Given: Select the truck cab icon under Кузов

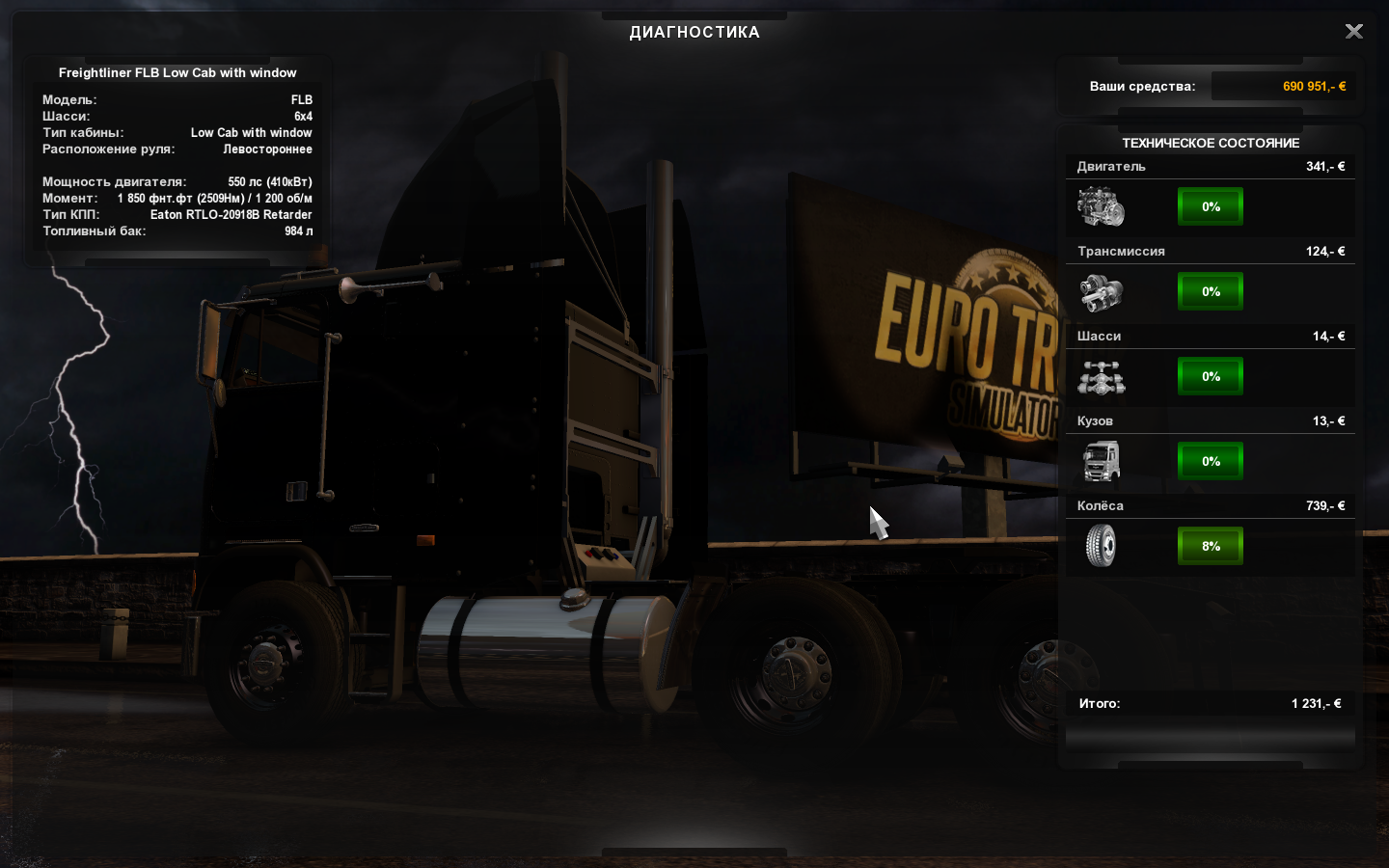Looking at the screenshot, I should tap(1101, 462).
